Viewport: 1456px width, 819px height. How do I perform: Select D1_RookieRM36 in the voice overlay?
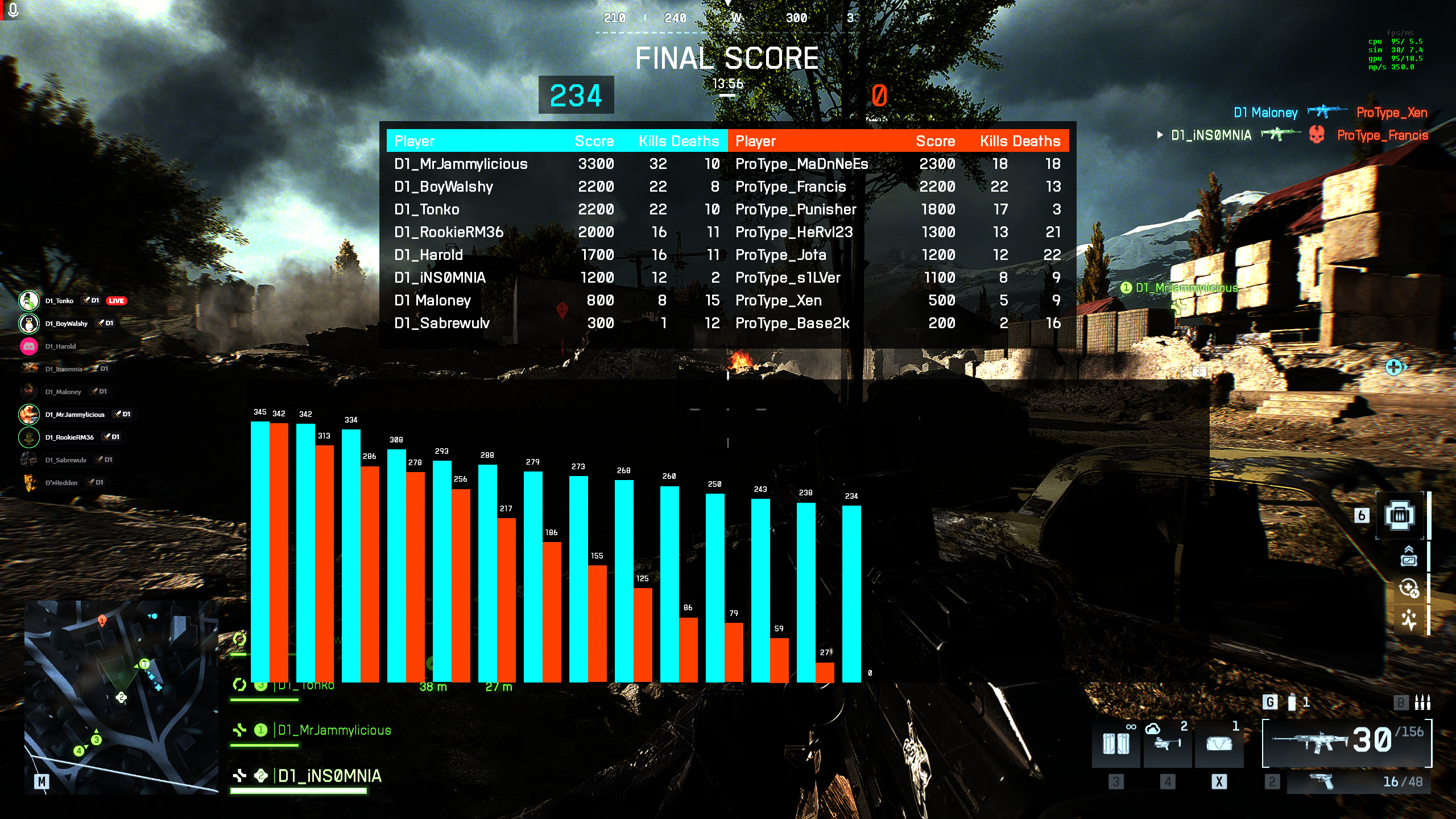(x=69, y=437)
